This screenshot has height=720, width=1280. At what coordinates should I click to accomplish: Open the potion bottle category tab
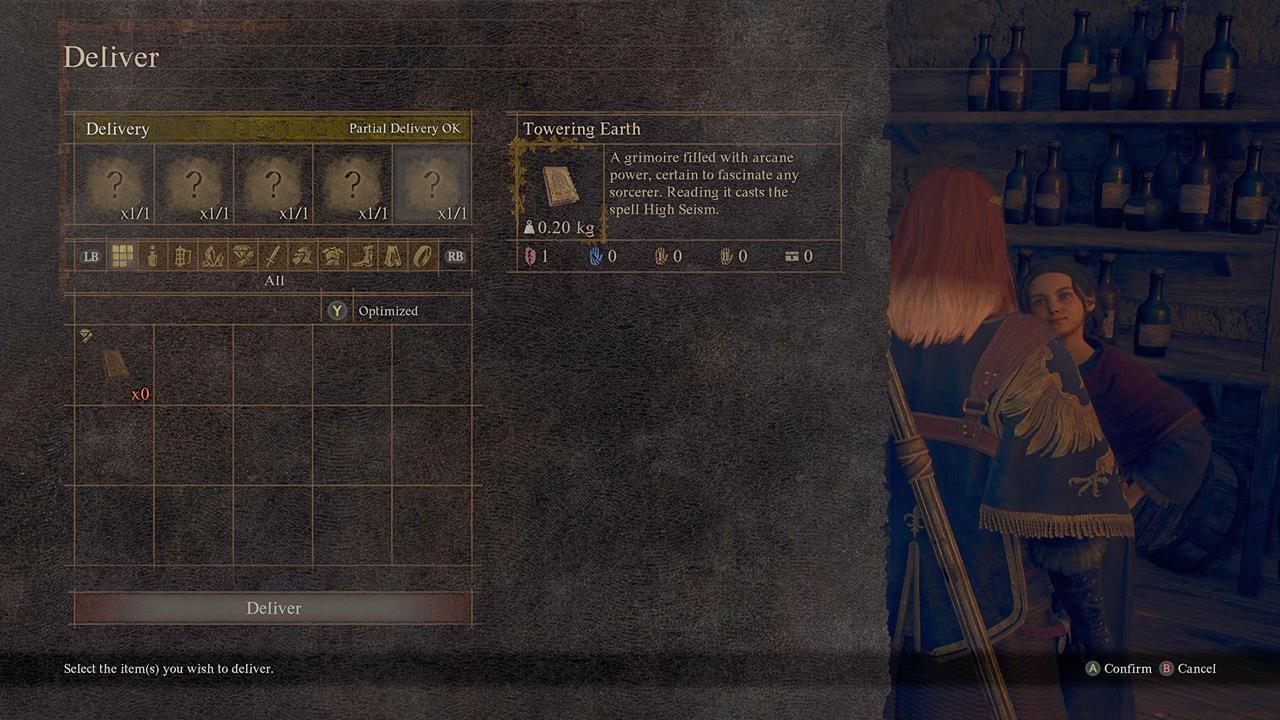click(152, 256)
